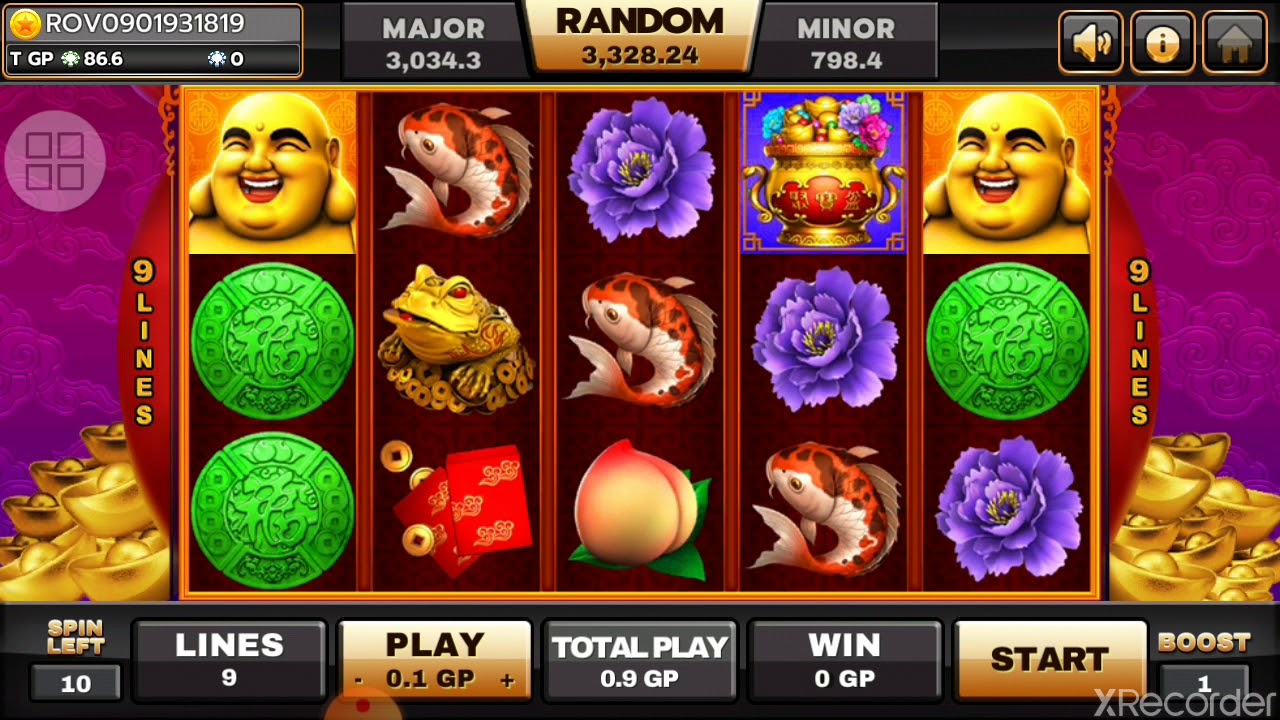Switch off boost by clicking BOOST panel
The width and height of the screenshot is (1280, 720).
[x=1207, y=660]
